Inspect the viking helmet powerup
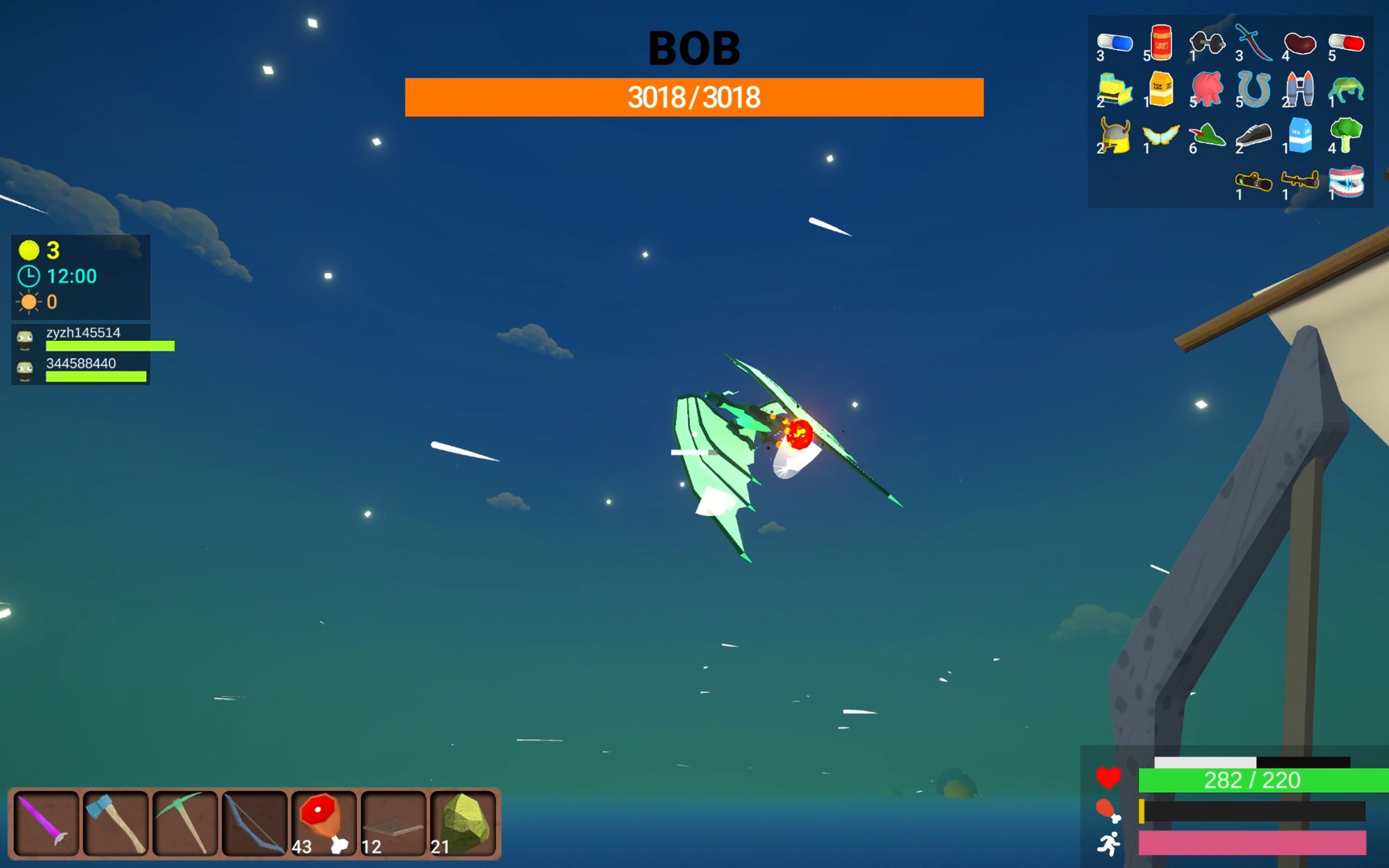 [x=1114, y=136]
